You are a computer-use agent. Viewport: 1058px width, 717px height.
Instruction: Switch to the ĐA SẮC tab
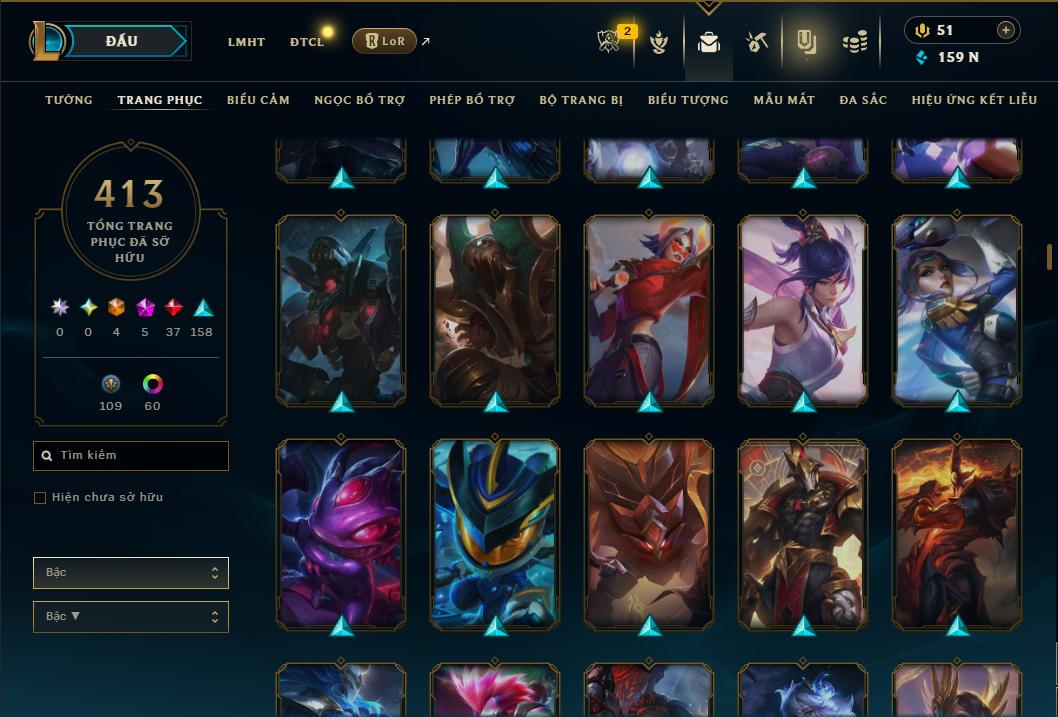(863, 100)
